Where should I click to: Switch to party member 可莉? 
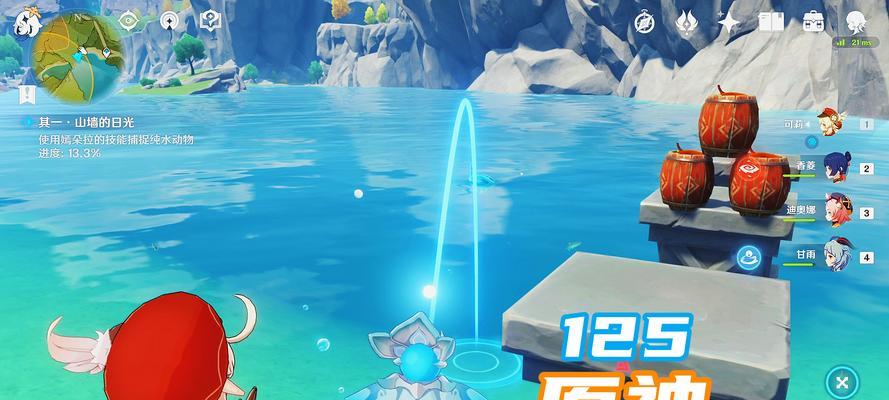pyautogui.click(x=831, y=124)
